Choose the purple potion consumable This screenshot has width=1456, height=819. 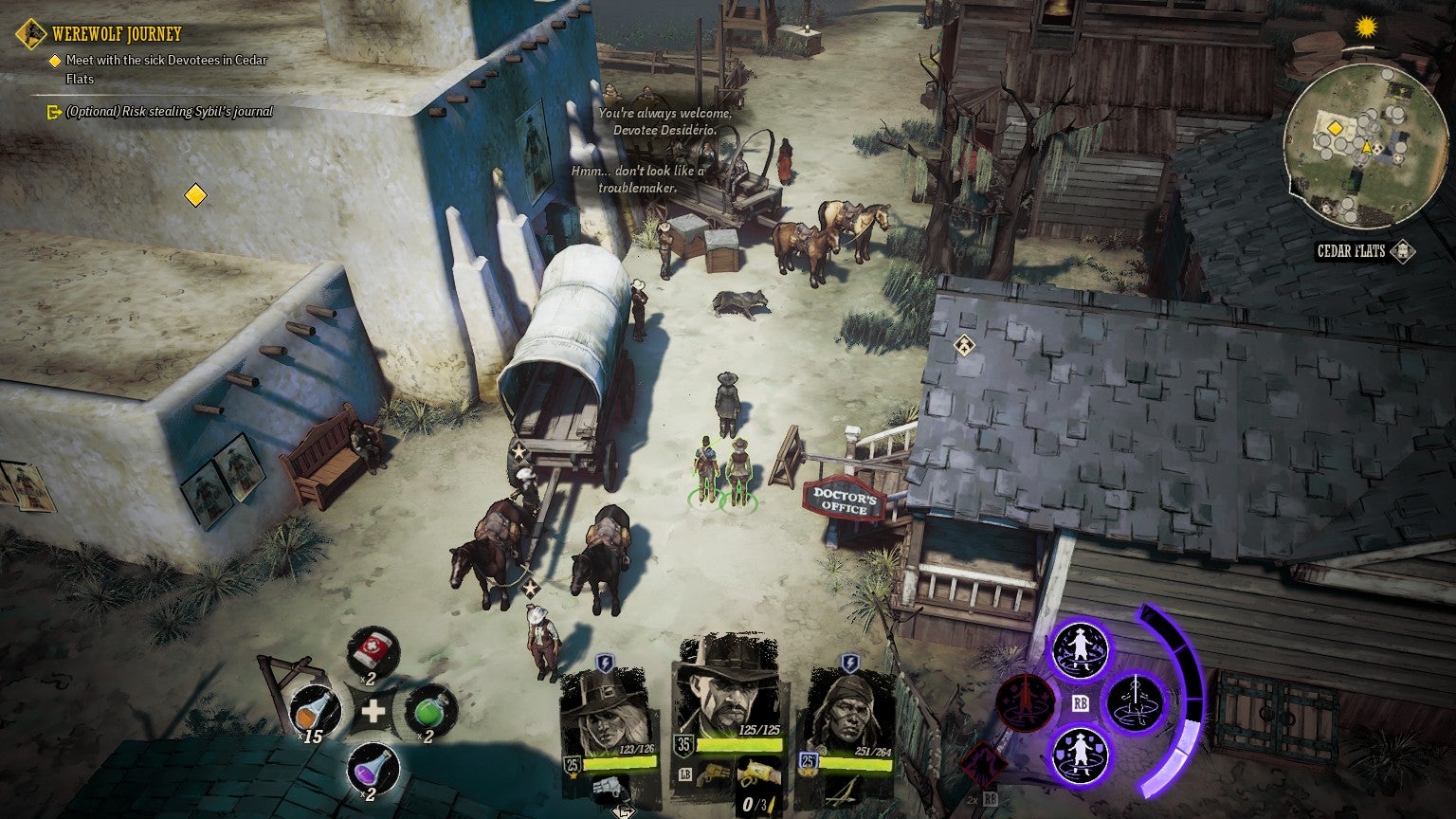(373, 768)
